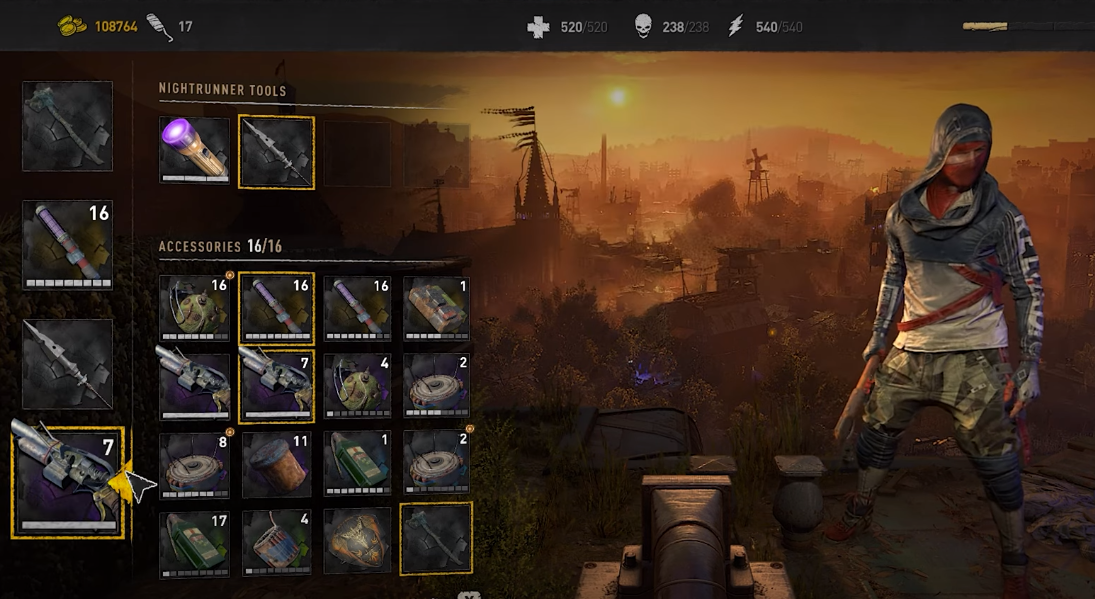Pick the orange shield emblem accessory
The height and width of the screenshot is (599, 1095).
tap(357, 541)
